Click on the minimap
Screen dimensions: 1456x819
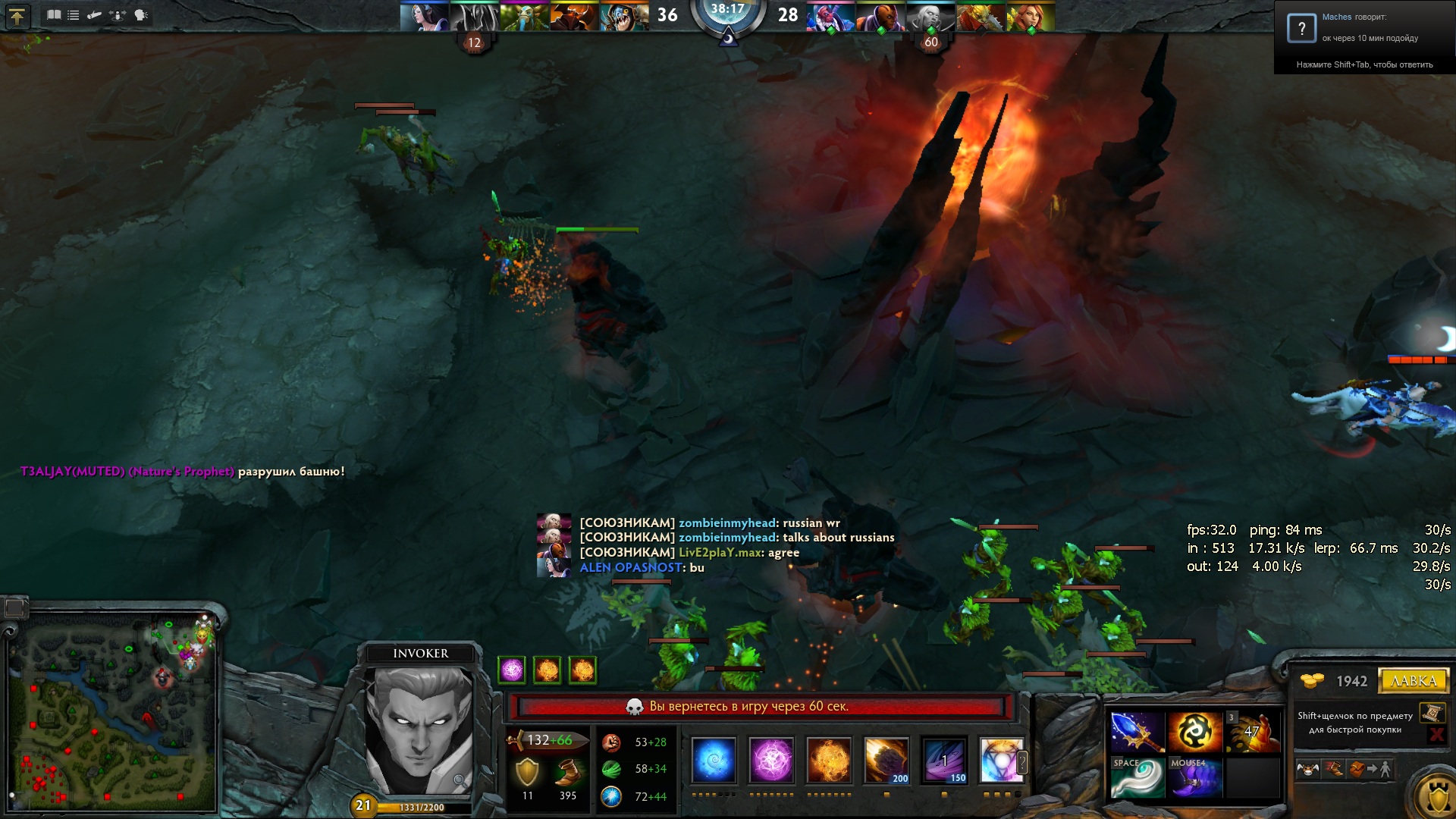[114, 713]
